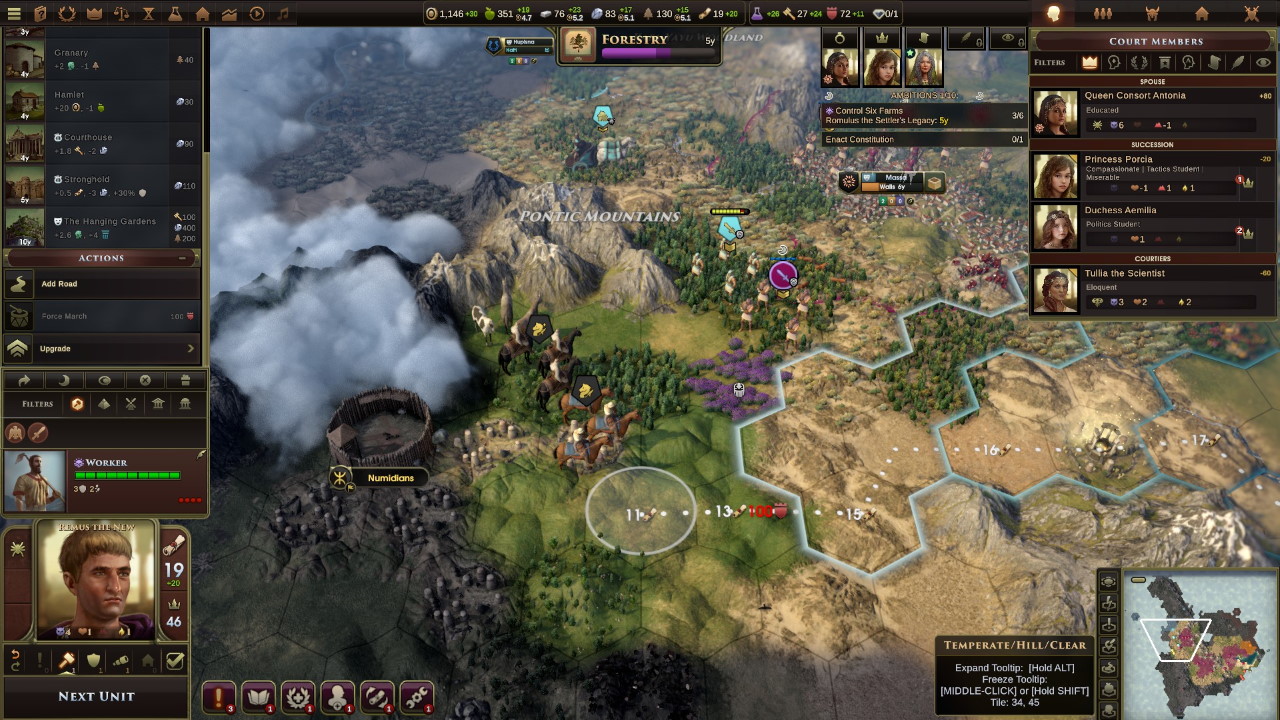Collapse the Actions panel header
Image resolution: width=1280 pixels, height=720 pixels.
(182, 258)
